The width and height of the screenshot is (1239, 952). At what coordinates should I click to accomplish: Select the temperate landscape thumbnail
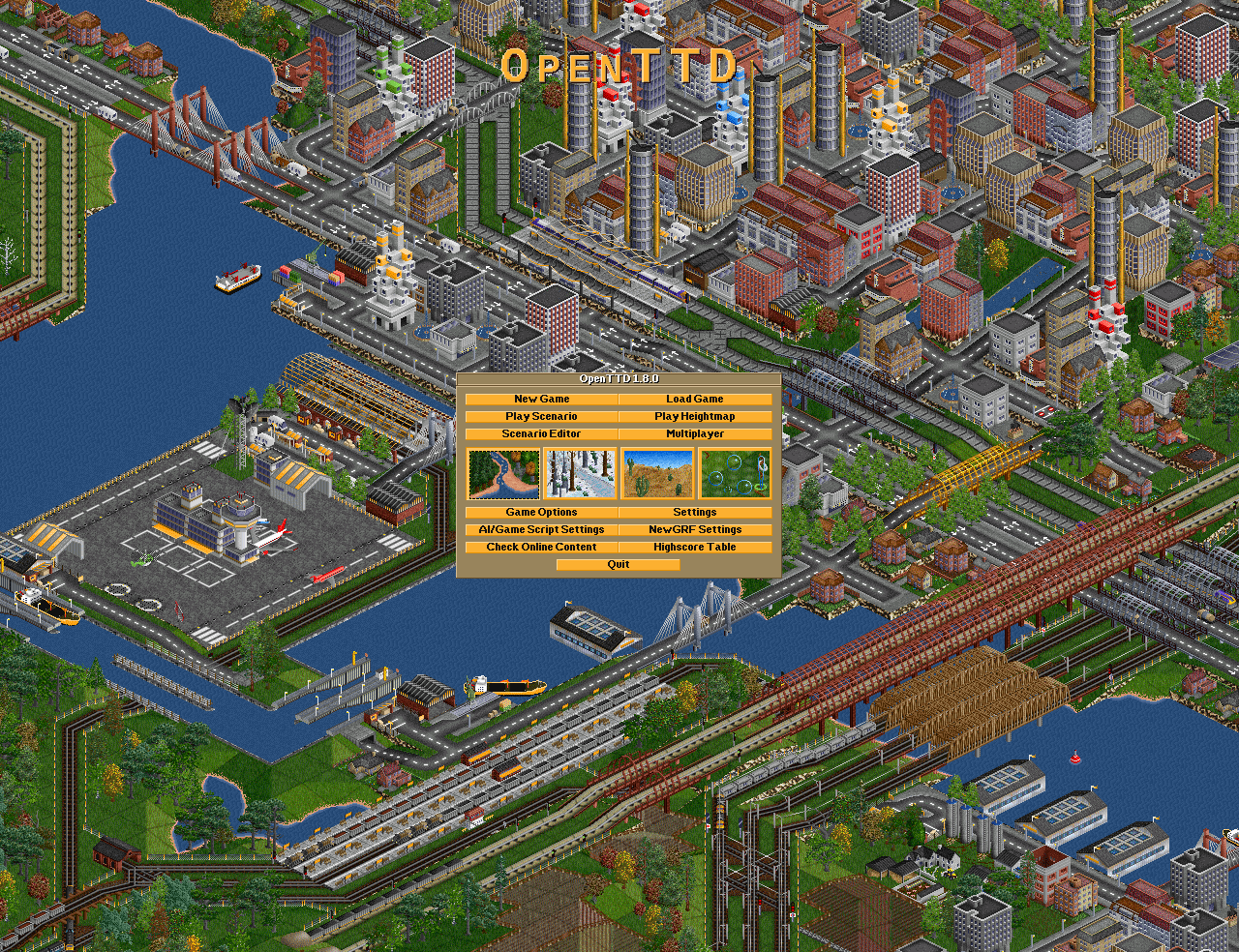[x=503, y=473]
